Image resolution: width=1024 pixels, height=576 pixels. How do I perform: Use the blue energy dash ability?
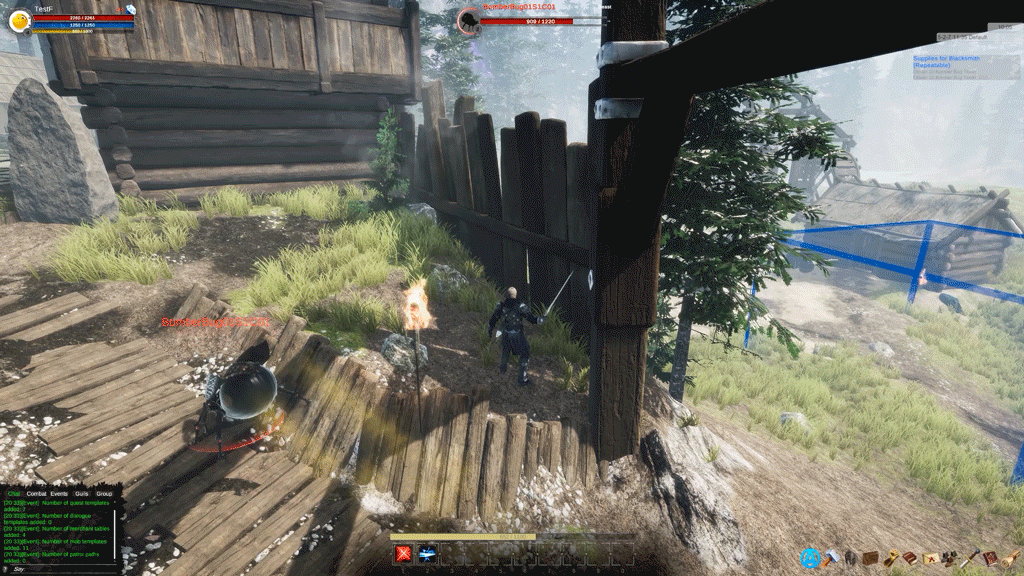click(x=427, y=553)
